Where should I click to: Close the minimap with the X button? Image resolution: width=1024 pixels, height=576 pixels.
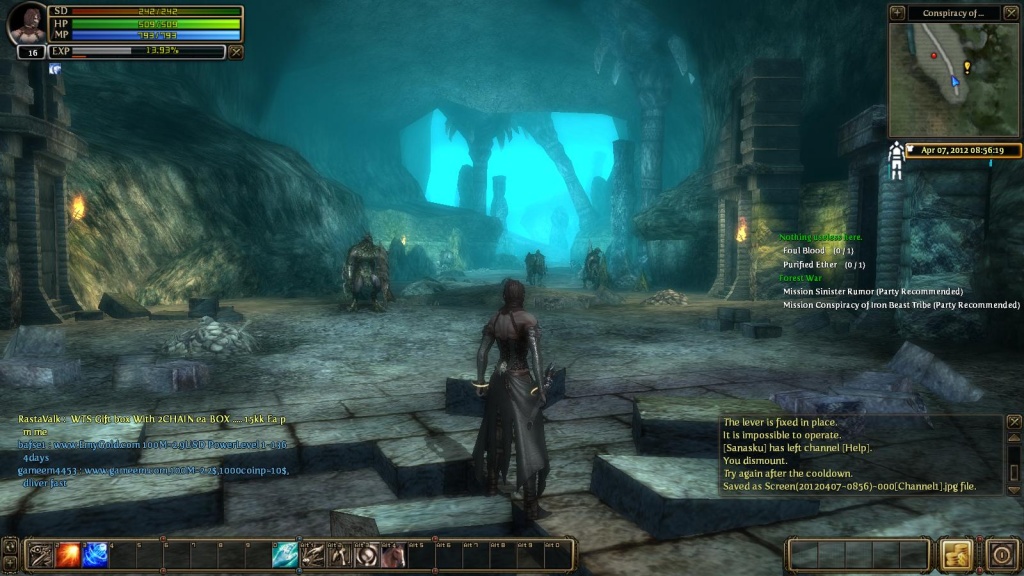coord(1010,13)
